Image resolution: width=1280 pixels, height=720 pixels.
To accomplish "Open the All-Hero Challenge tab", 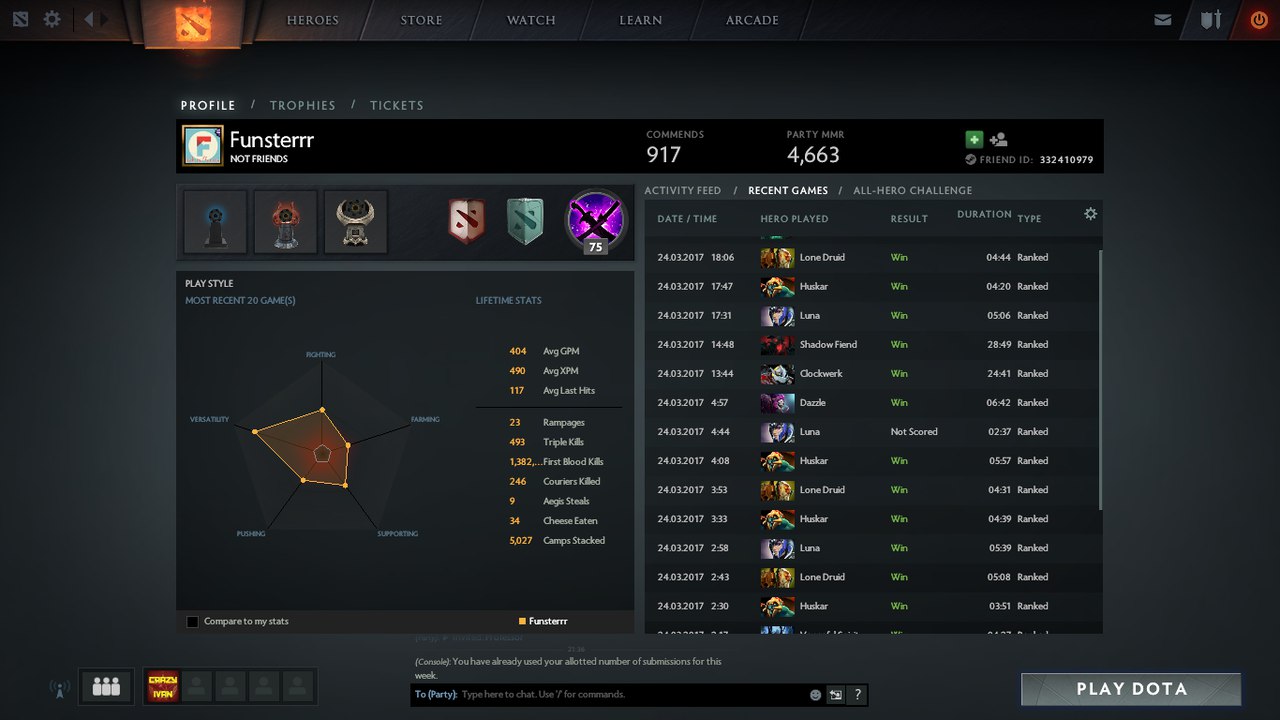I will coord(912,190).
